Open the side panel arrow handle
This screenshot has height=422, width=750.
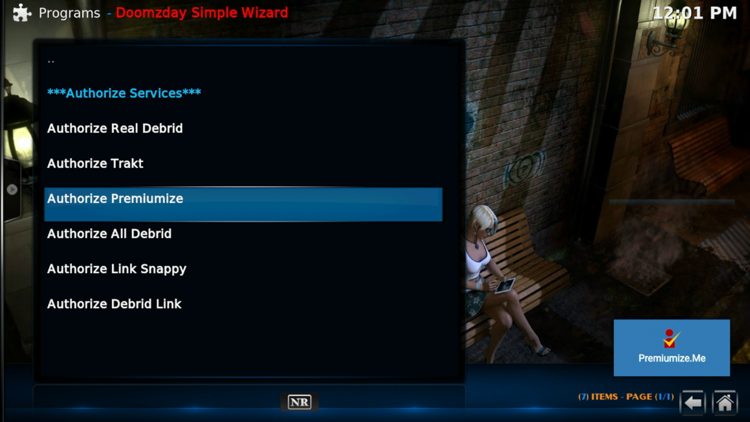click(12, 189)
